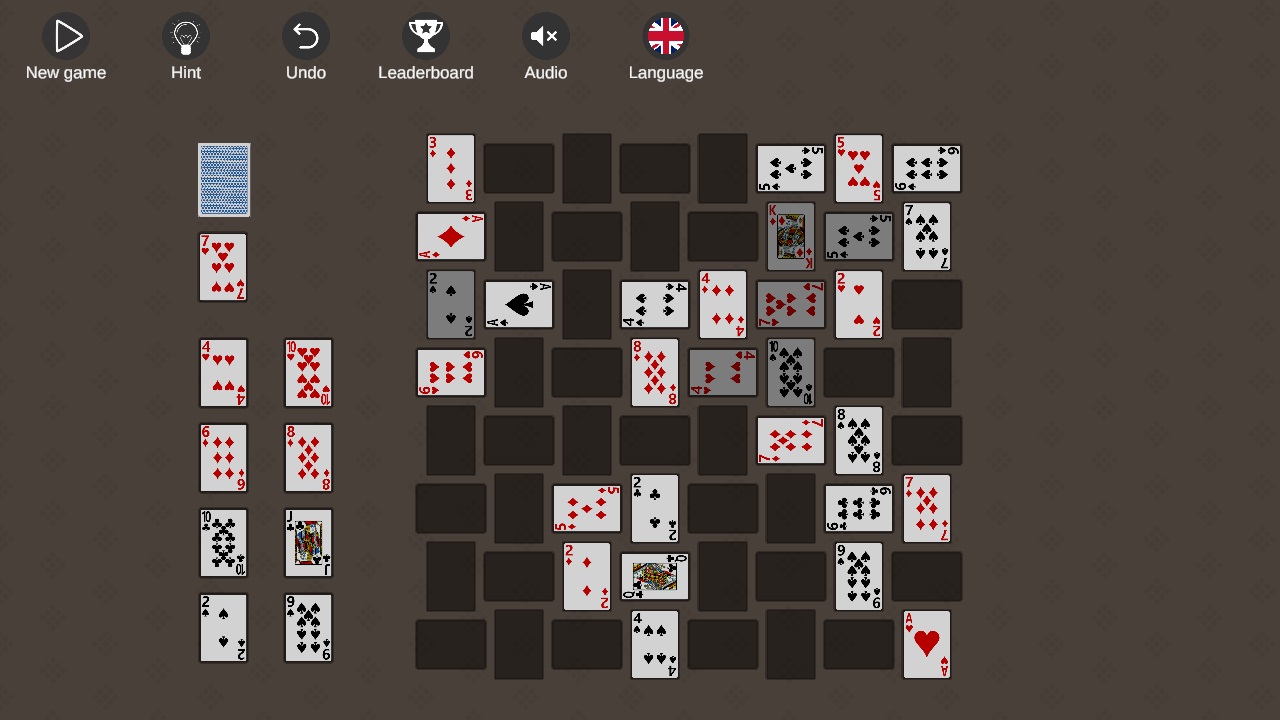Viewport: 1280px width, 720px height.
Task: Draw from the face-down stock pile
Action: (x=223, y=180)
